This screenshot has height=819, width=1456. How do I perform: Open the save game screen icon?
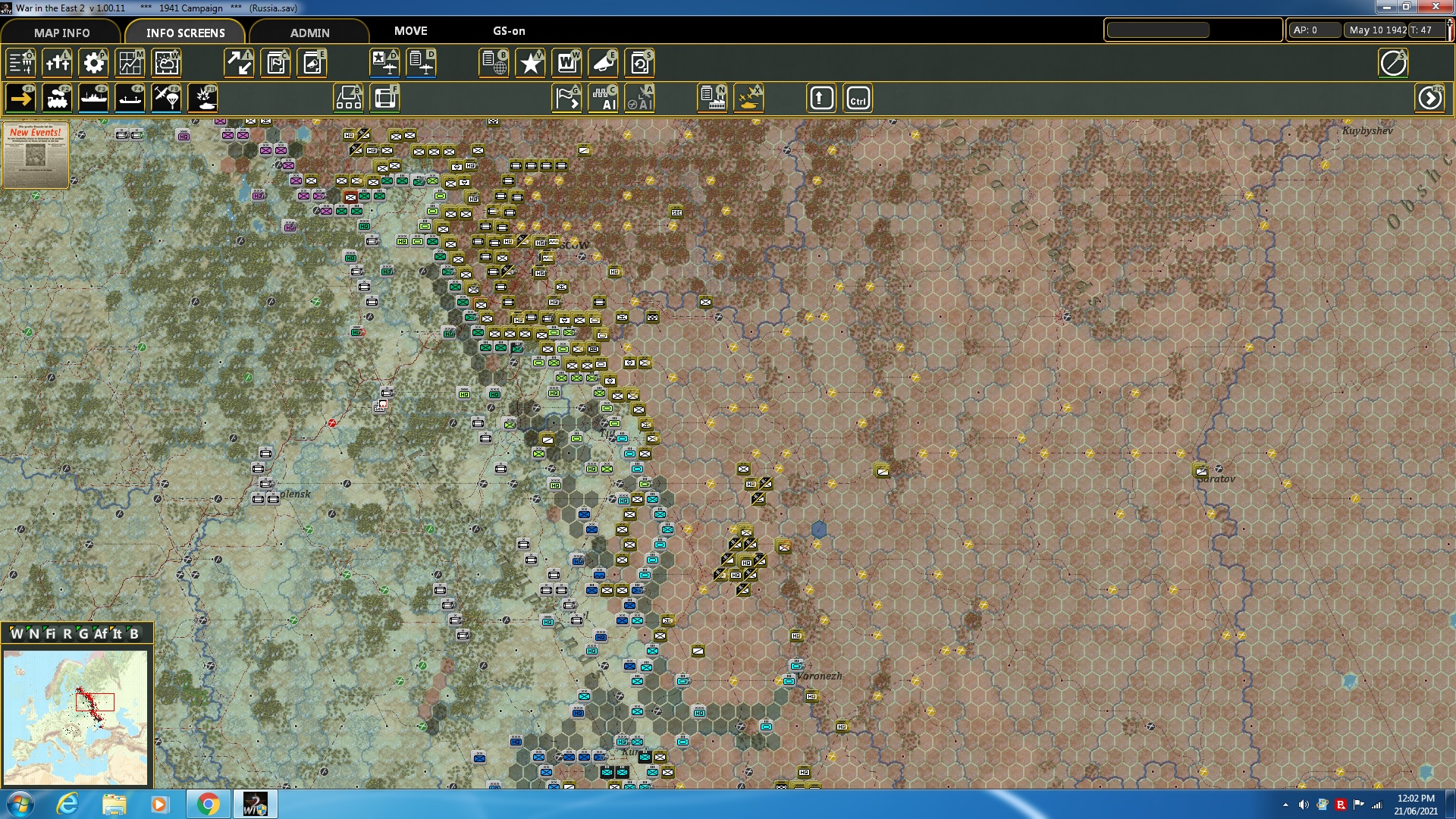tap(641, 63)
